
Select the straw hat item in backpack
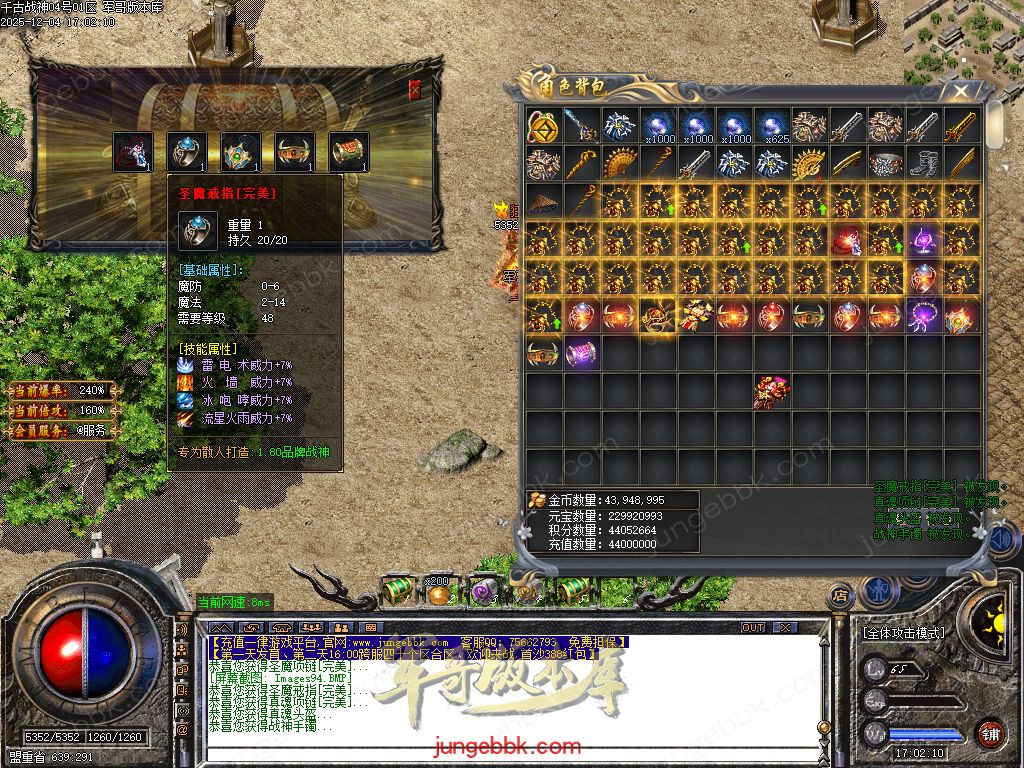click(x=543, y=201)
